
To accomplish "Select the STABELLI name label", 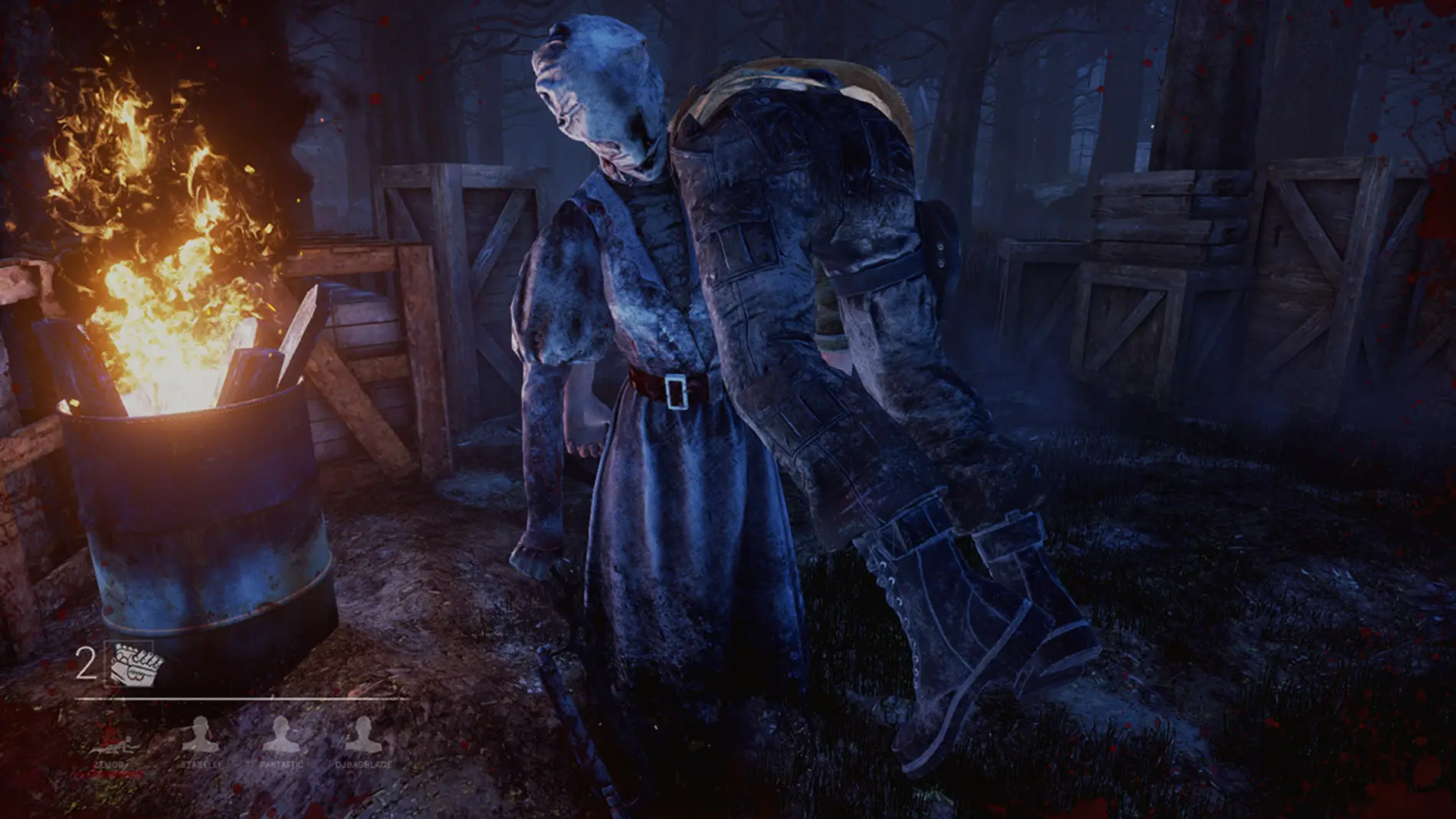I will click(200, 765).
